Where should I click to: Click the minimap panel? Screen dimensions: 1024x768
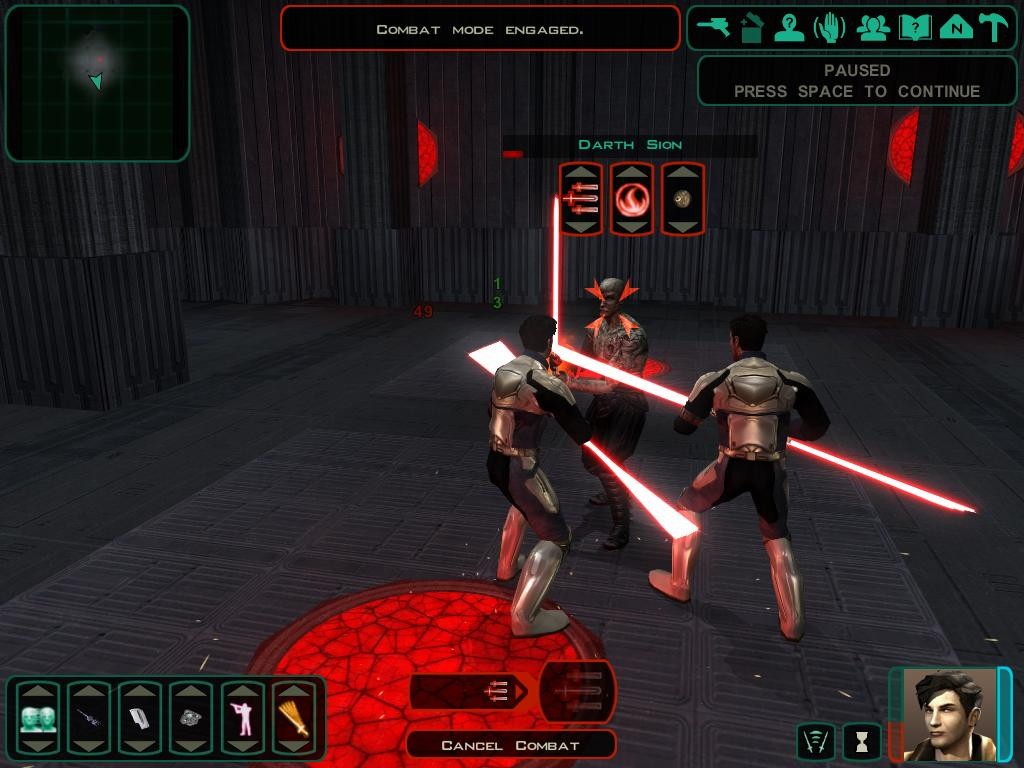coord(97,83)
